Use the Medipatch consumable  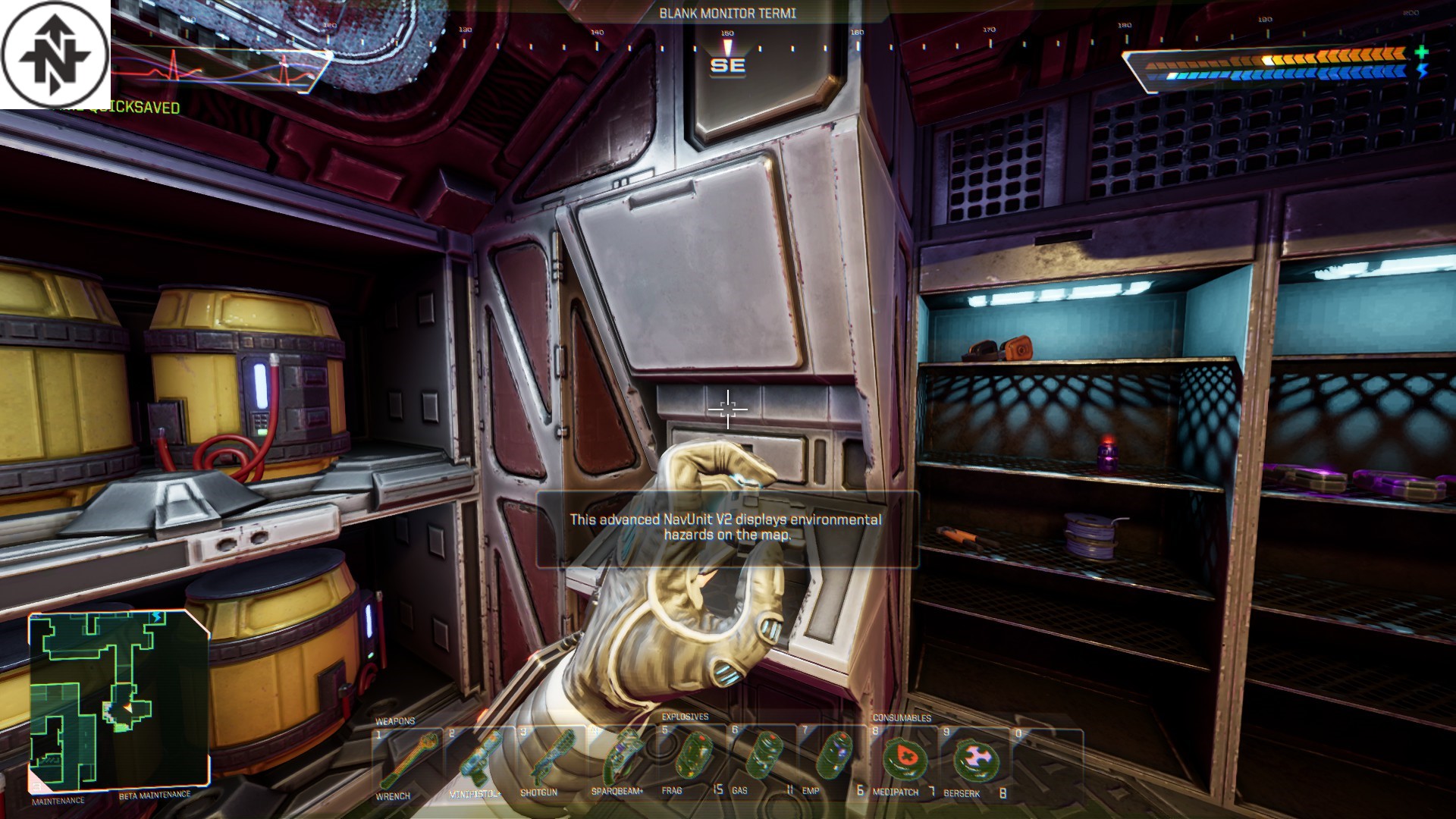[902, 761]
